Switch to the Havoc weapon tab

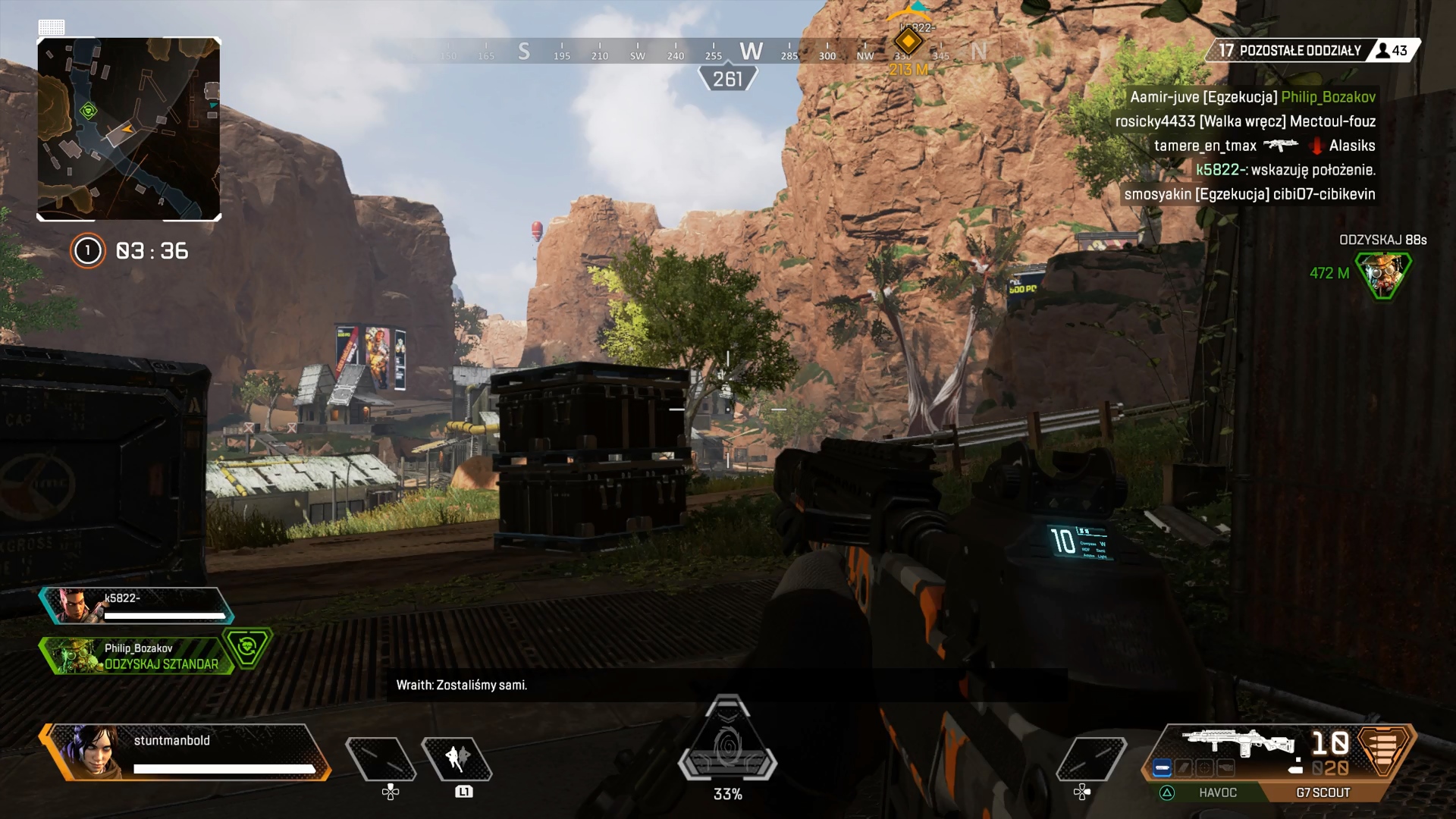point(1217,792)
